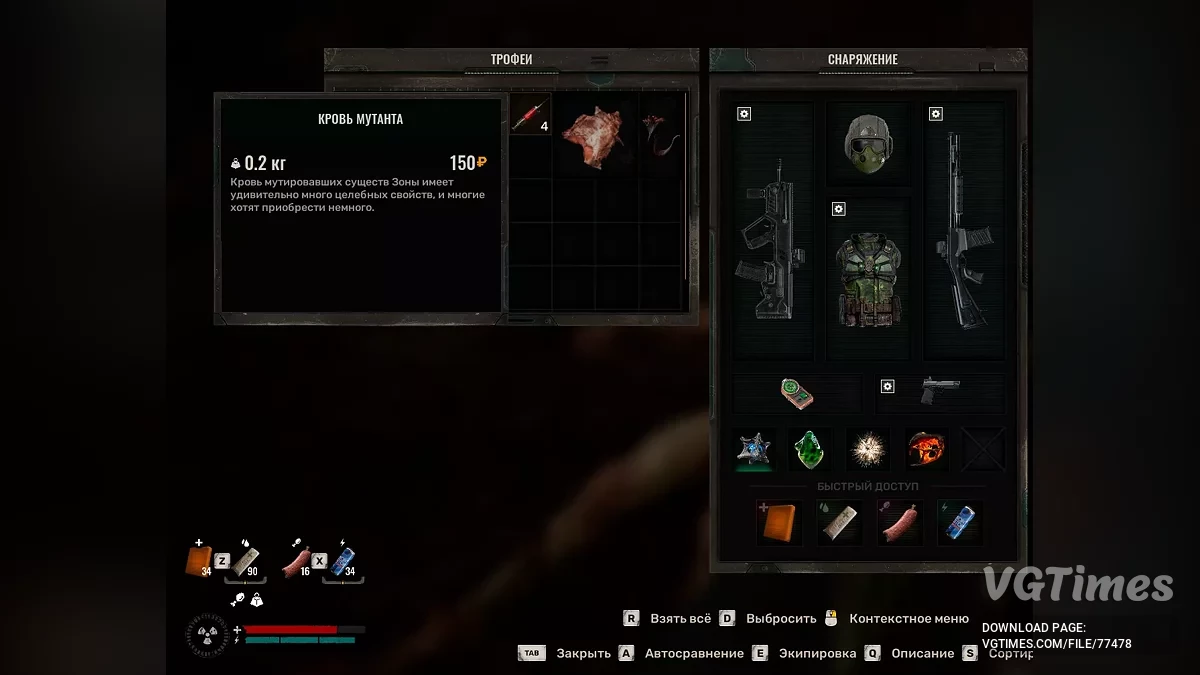Viewport: 1200px width, 675px height.
Task: Pick the raw mutant meat chunk
Action: pyautogui.click(x=593, y=136)
